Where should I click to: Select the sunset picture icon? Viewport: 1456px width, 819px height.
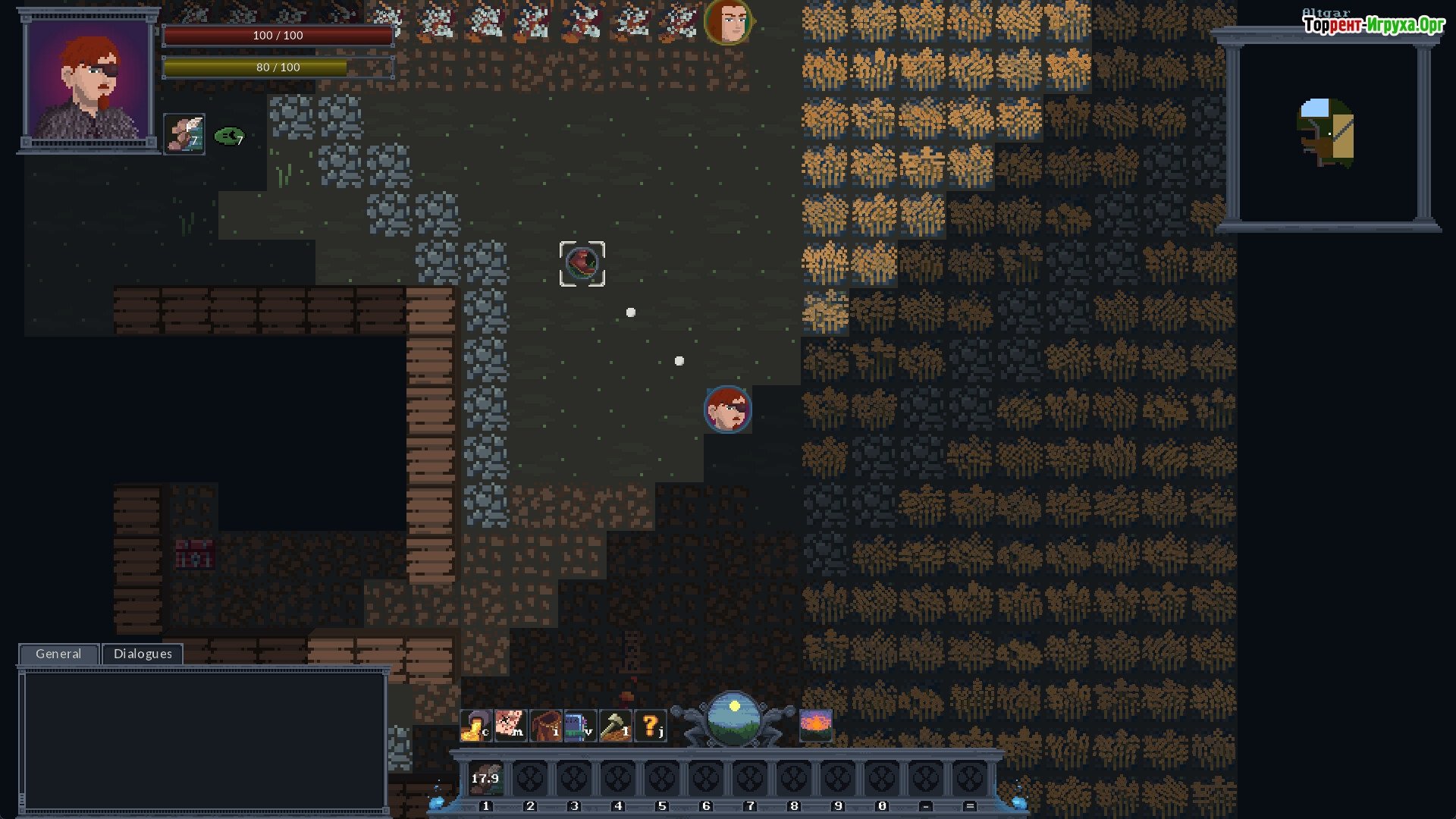pyautogui.click(x=816, y=726)
